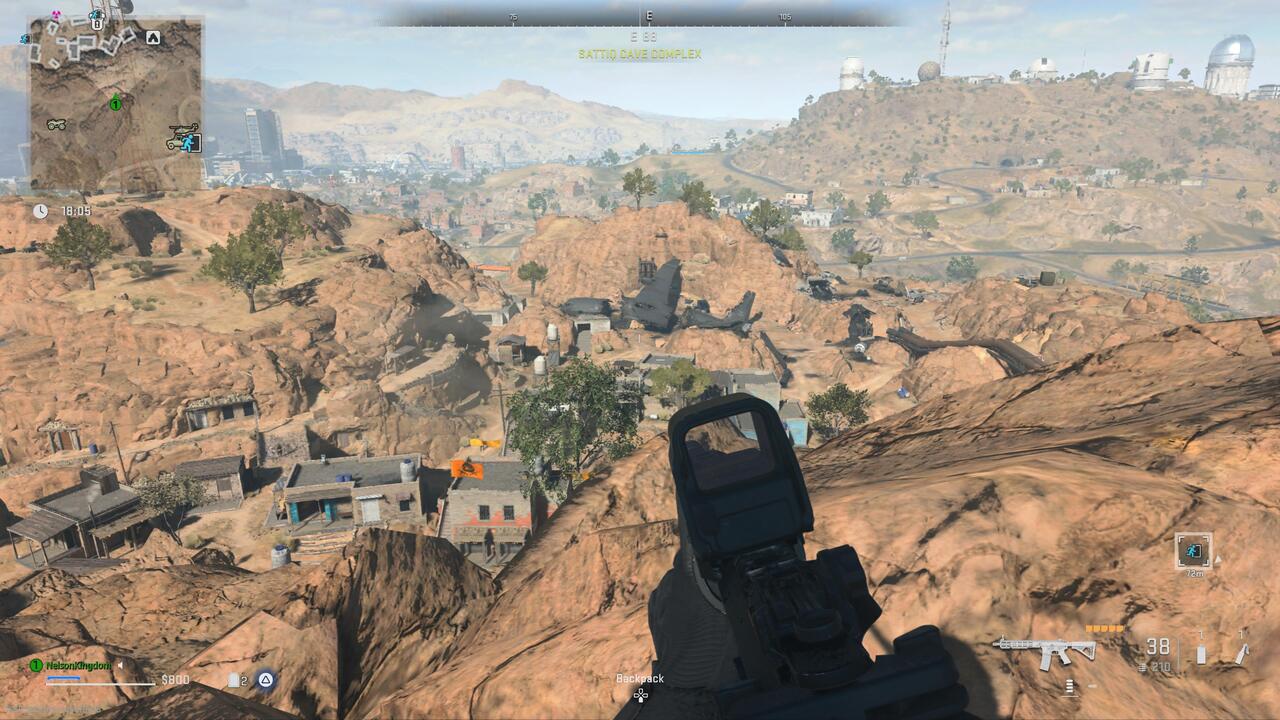Viewport: 1280px width, 720px height.
Task: Click the 72m deploy icon on the right edge
Action: 1193,552
